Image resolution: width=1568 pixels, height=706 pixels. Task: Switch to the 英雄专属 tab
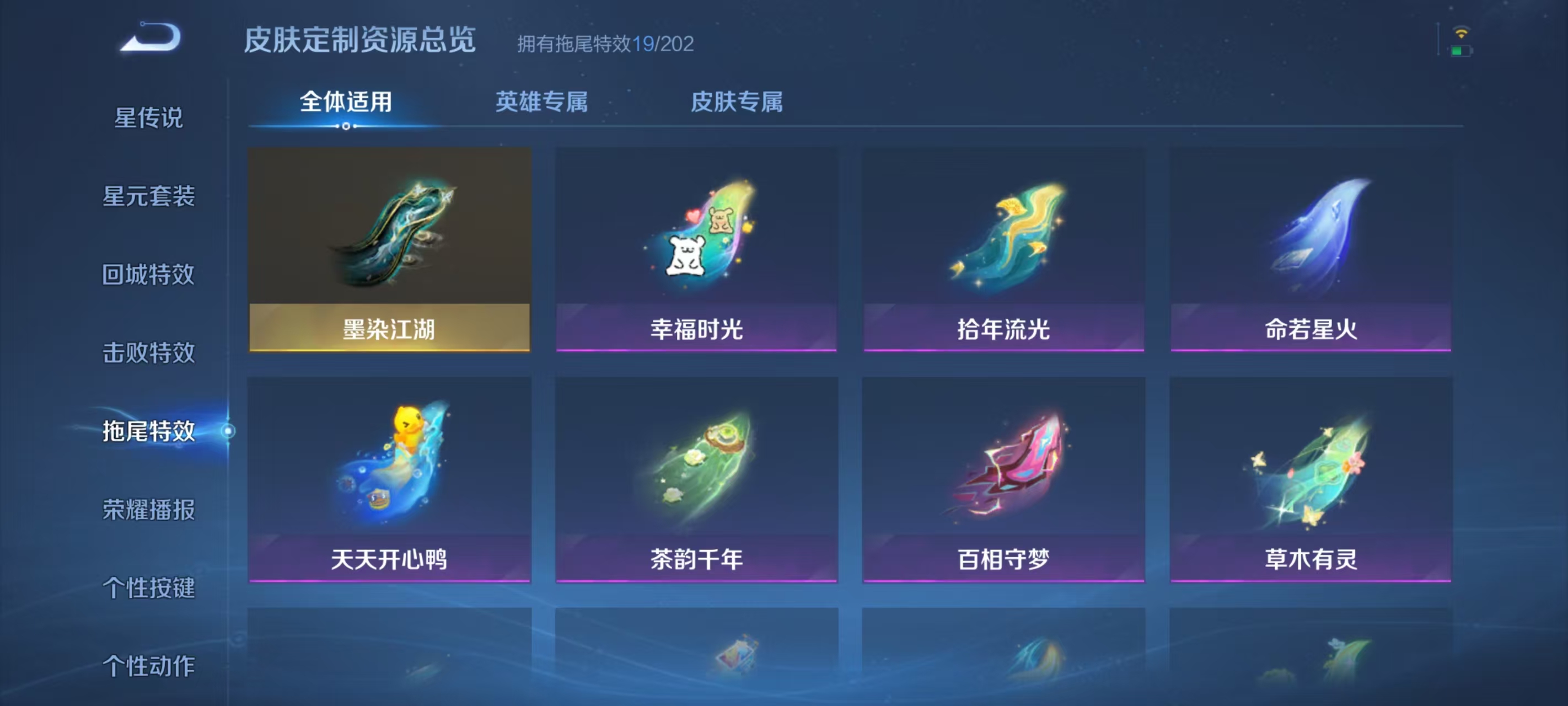541,104
